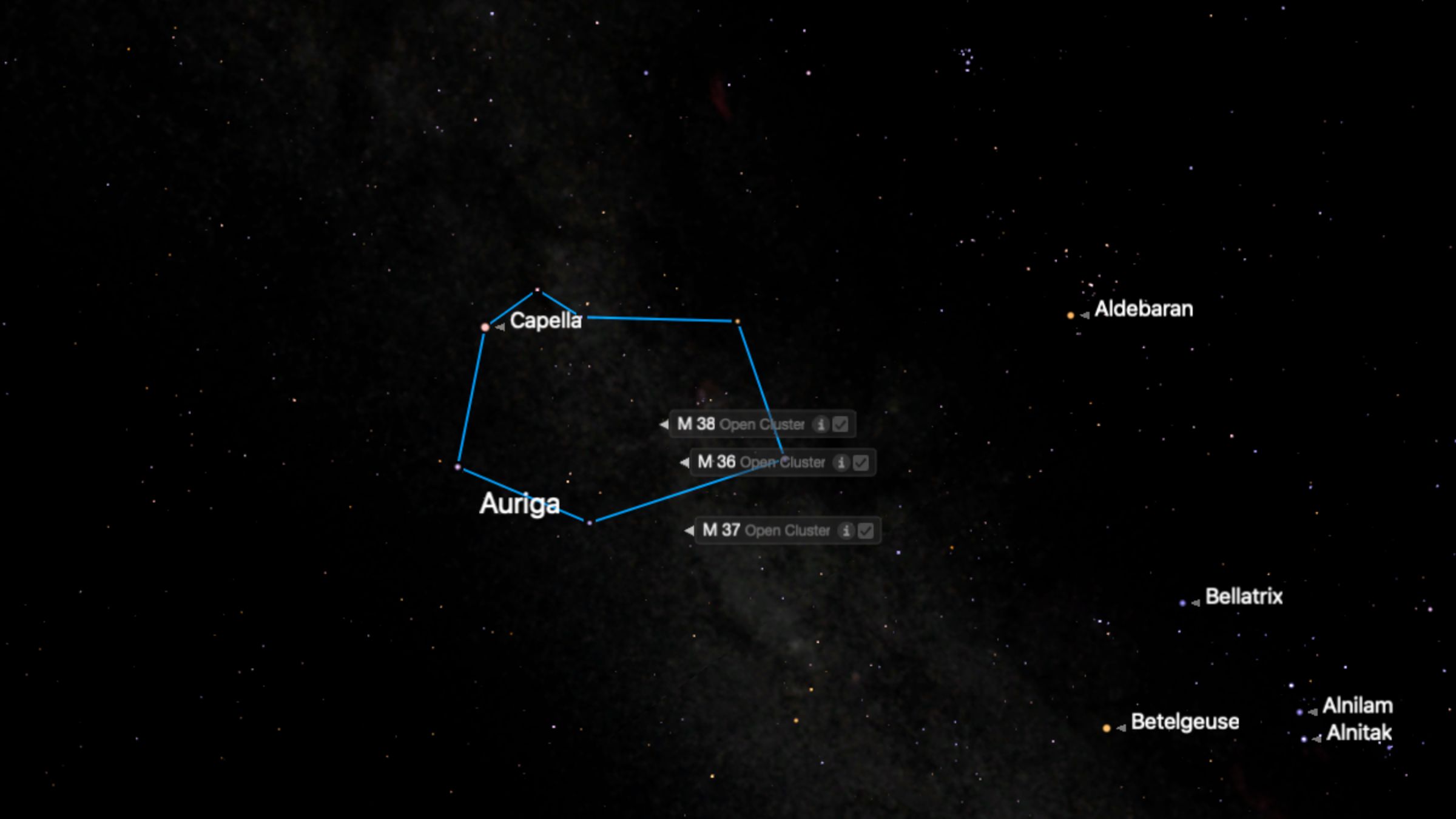
Task: Select the Capella star label
Action: (546, 320)
